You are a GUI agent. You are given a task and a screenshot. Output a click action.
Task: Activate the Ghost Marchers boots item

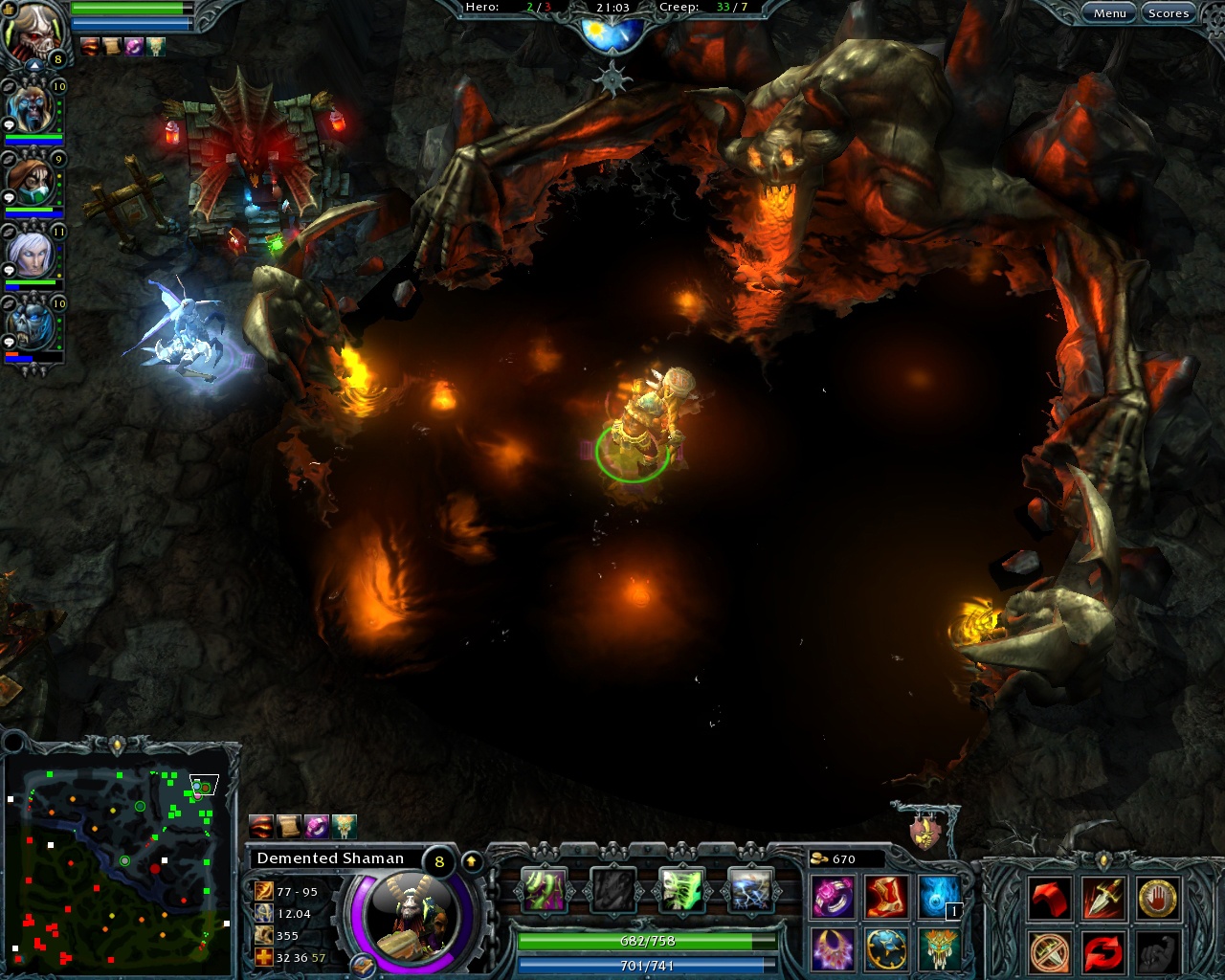coord(885,898)
